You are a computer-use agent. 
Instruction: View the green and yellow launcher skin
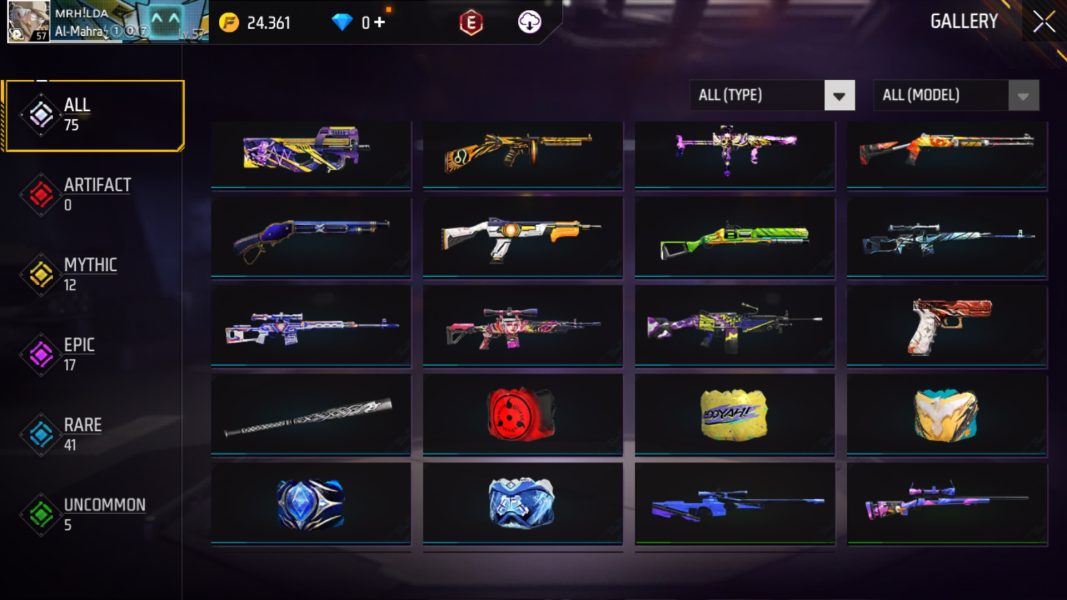(x=734, y=238)
